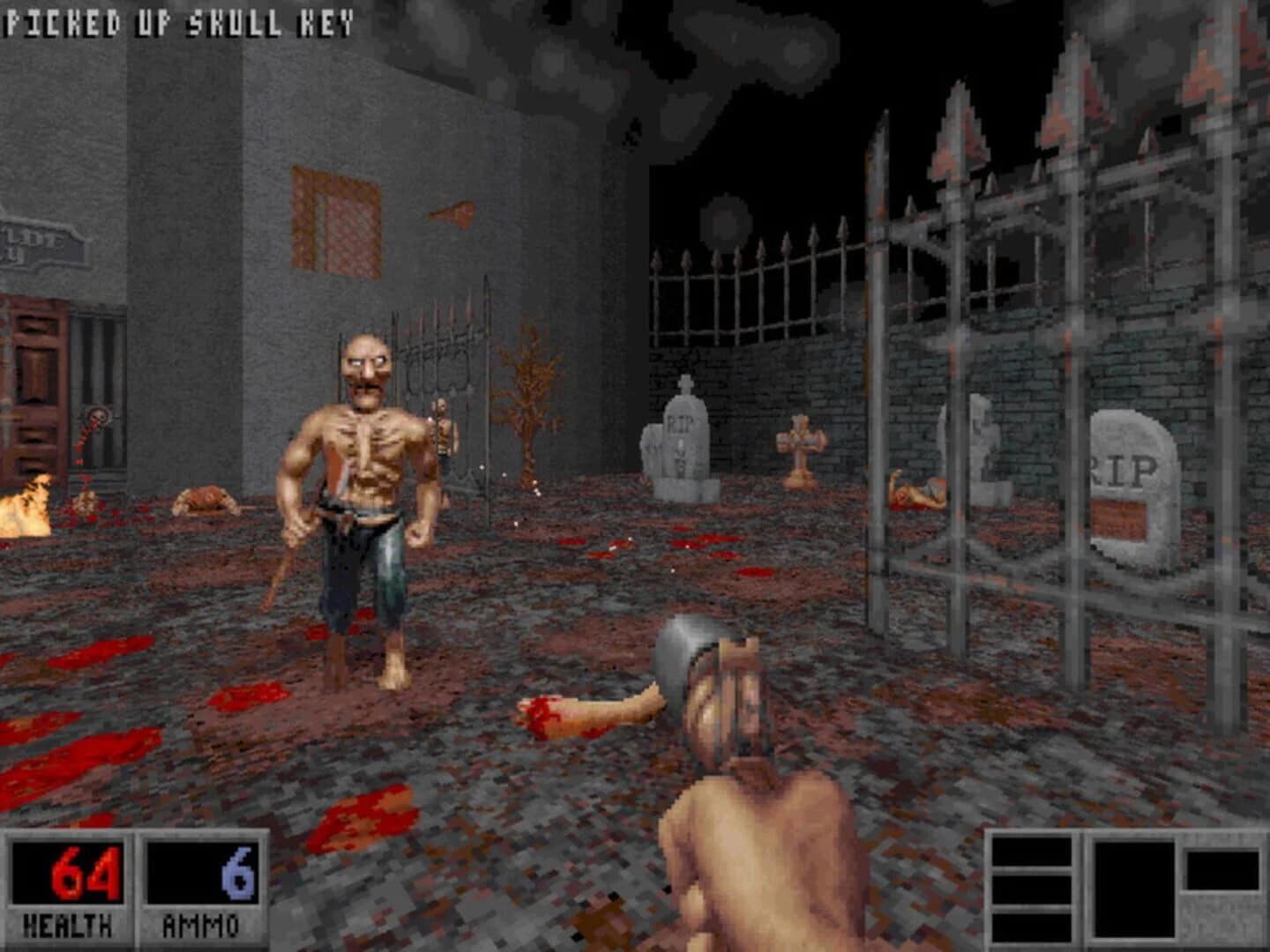Click the wooden door on the left
Viewport: 1270px width, 952px height.
pos(35,388)
